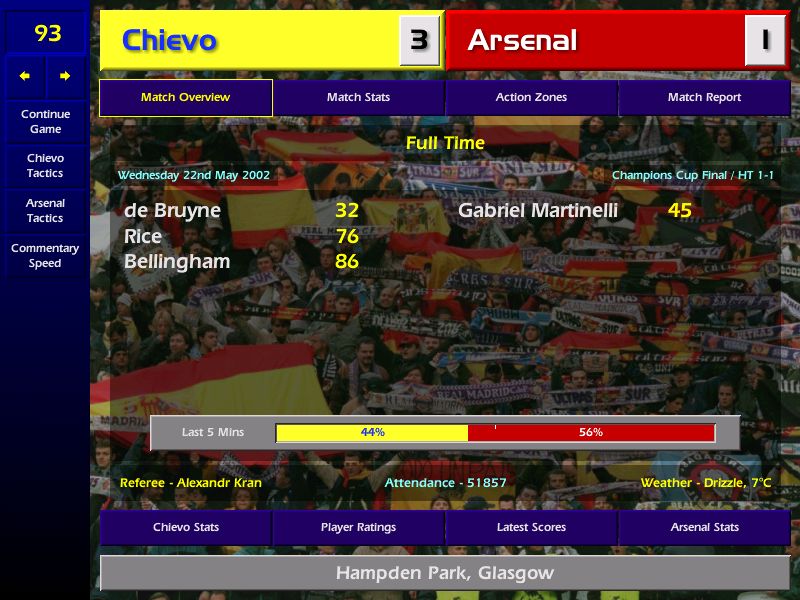Show the Match Stats tab
The image size is (800, 600).
pos(358,97)
